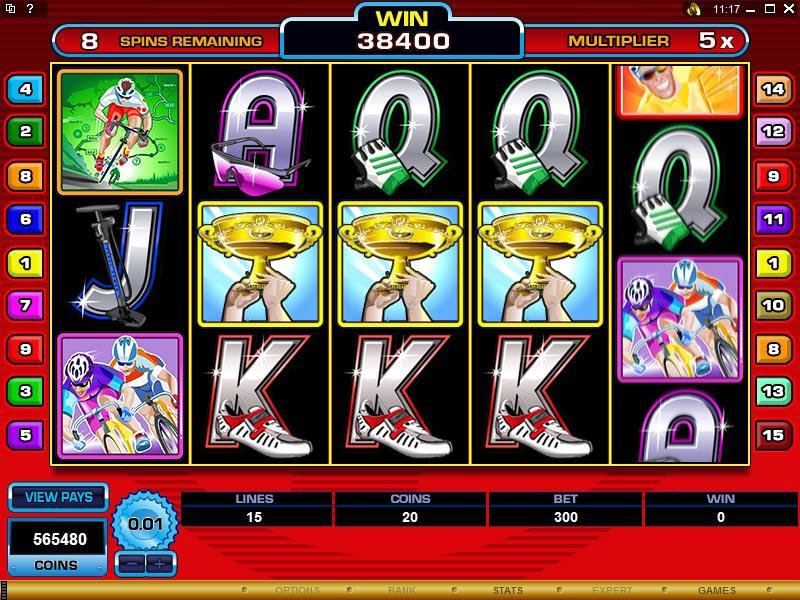Open help with the question mark icon

[30, 8]
